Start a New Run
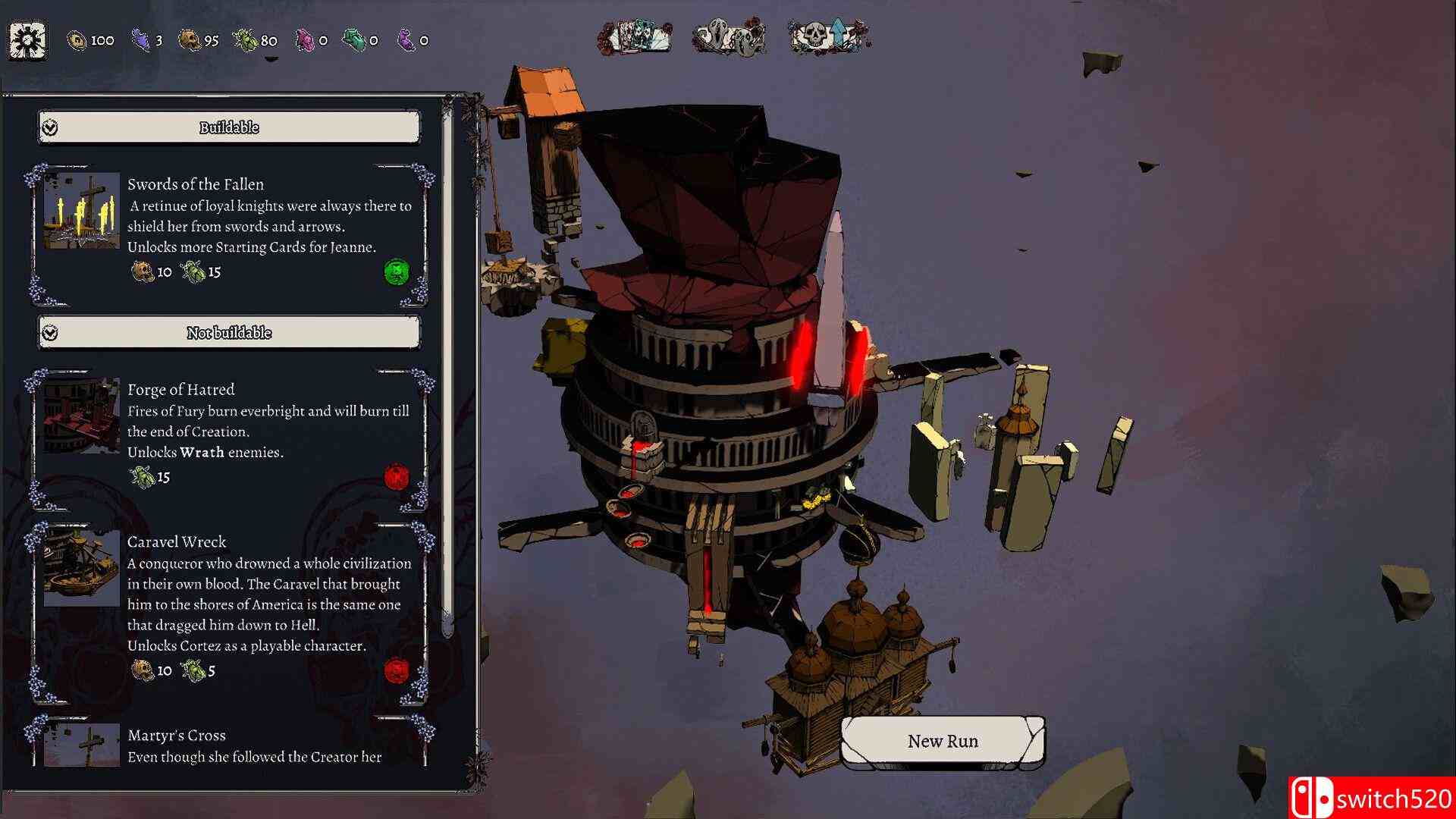 pos(943,741)
